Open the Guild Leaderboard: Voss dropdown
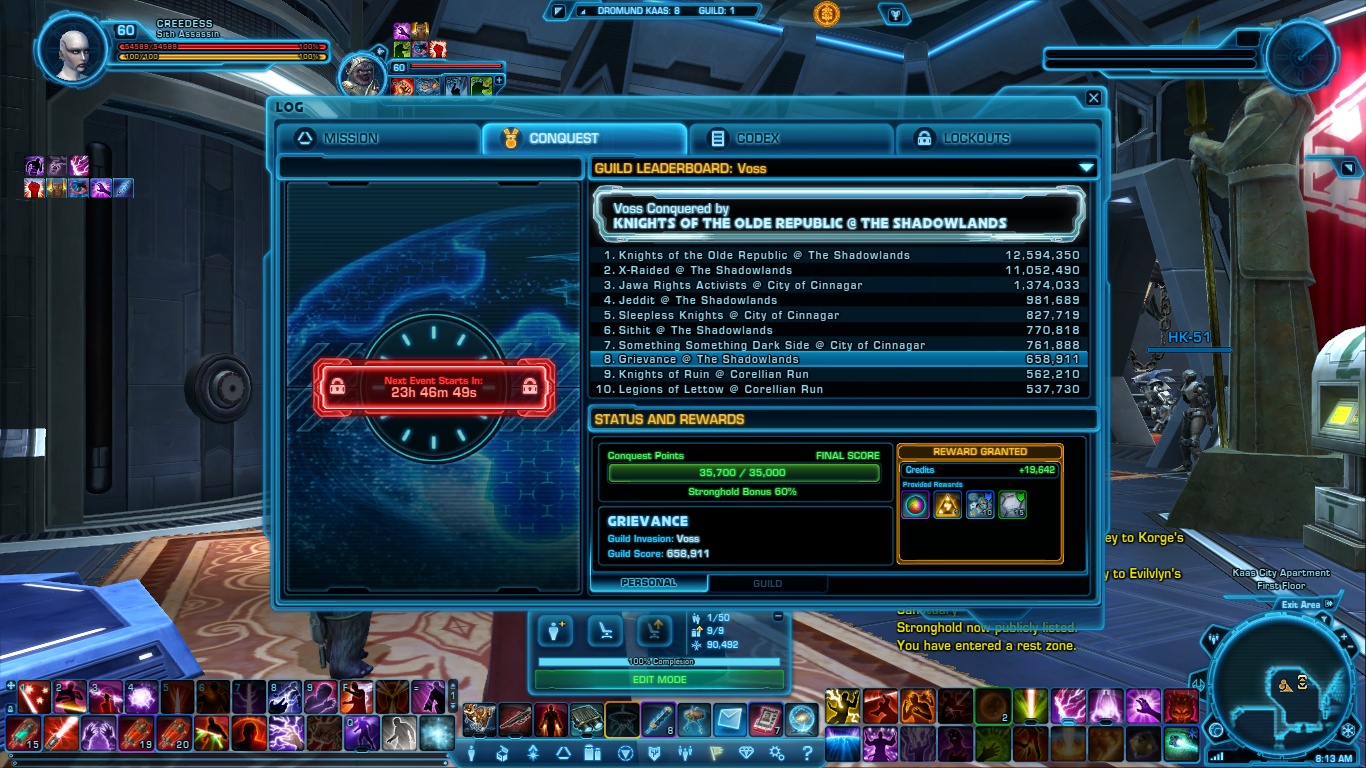This screenshot has height=768, width=1366. pos(1085,167)
